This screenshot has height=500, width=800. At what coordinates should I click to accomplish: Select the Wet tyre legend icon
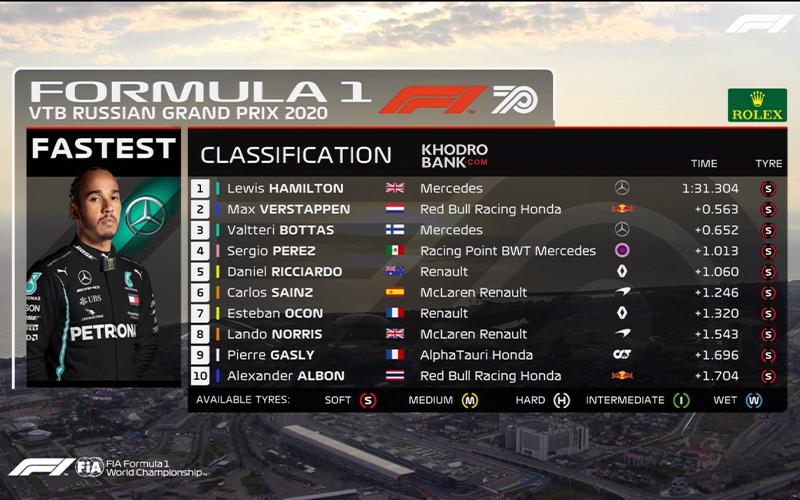point(753,401)
